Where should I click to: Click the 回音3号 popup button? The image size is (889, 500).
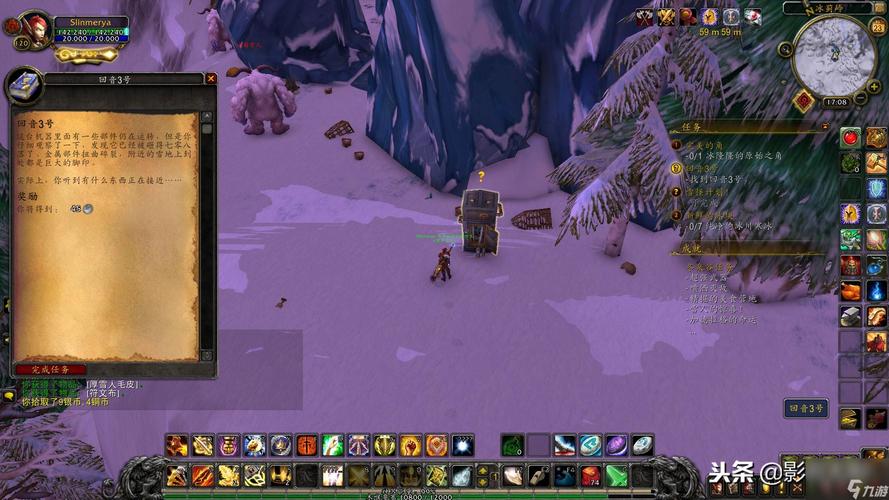pyautogui.click(x=806, y=408)
